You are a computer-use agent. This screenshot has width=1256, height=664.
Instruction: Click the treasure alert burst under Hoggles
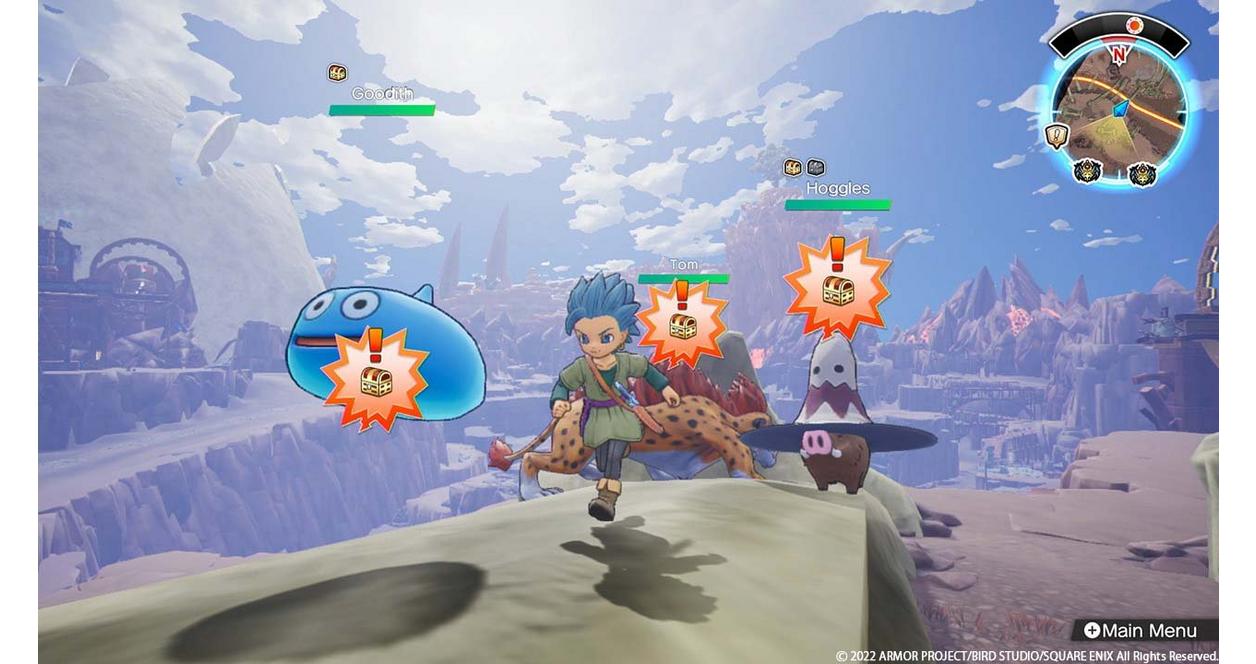tap(837, 287)
